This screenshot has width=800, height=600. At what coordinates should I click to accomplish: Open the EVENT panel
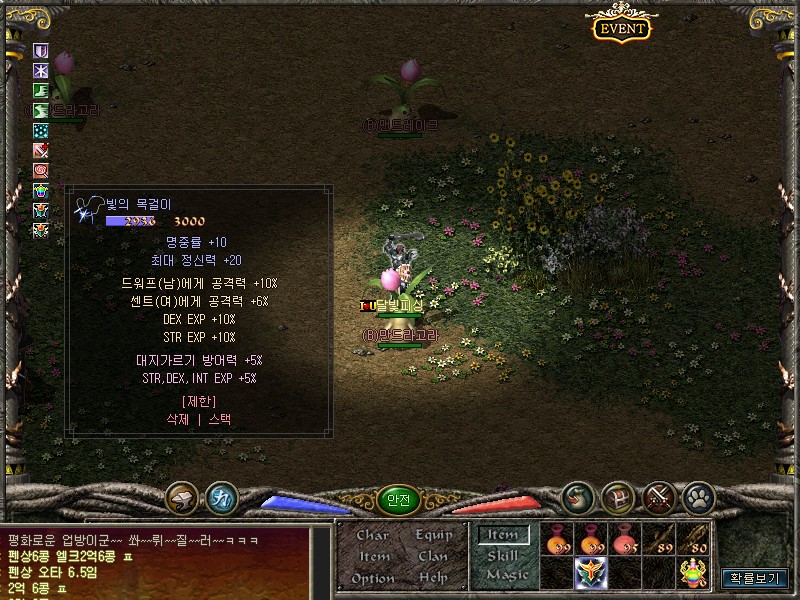coord(622,27)
